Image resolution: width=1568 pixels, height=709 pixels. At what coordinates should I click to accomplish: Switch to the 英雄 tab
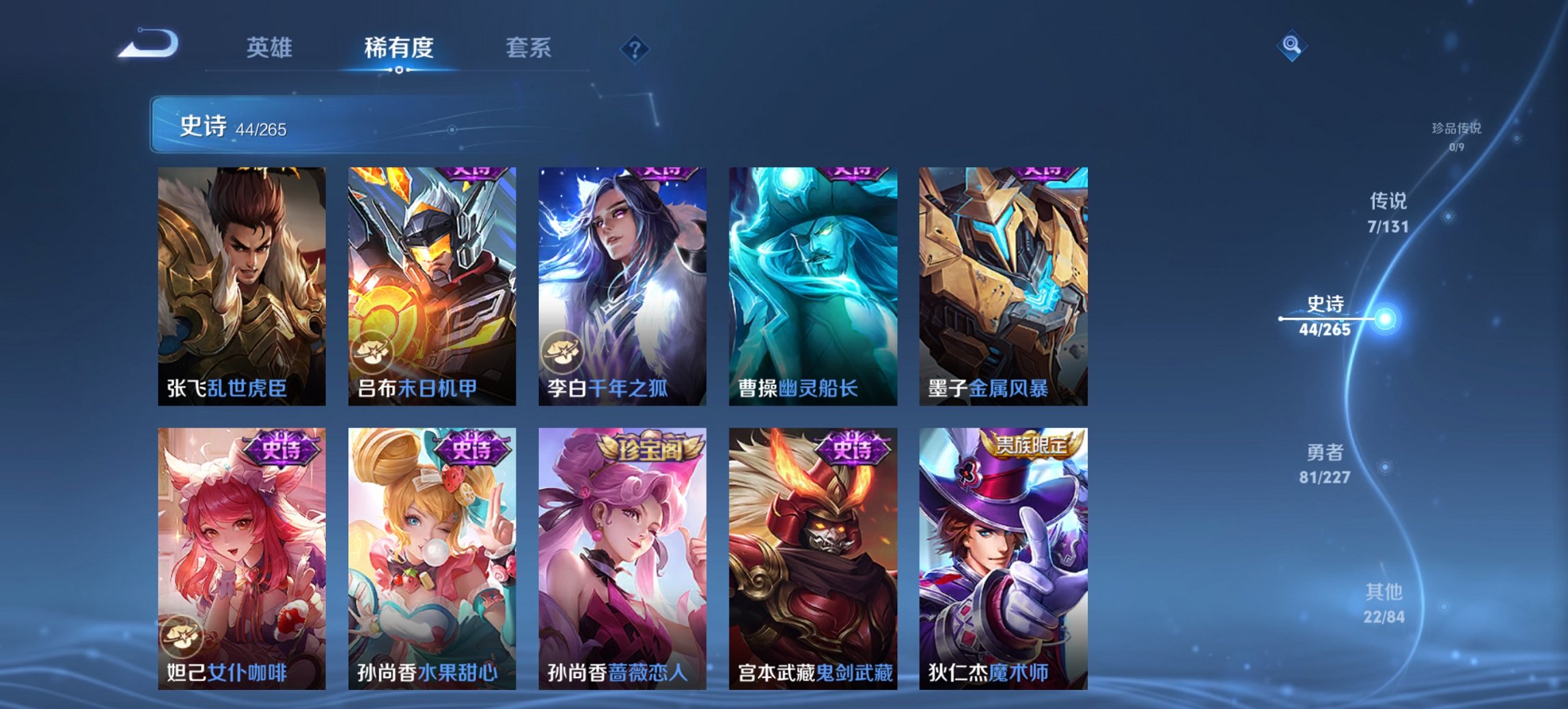coord(270,48)
